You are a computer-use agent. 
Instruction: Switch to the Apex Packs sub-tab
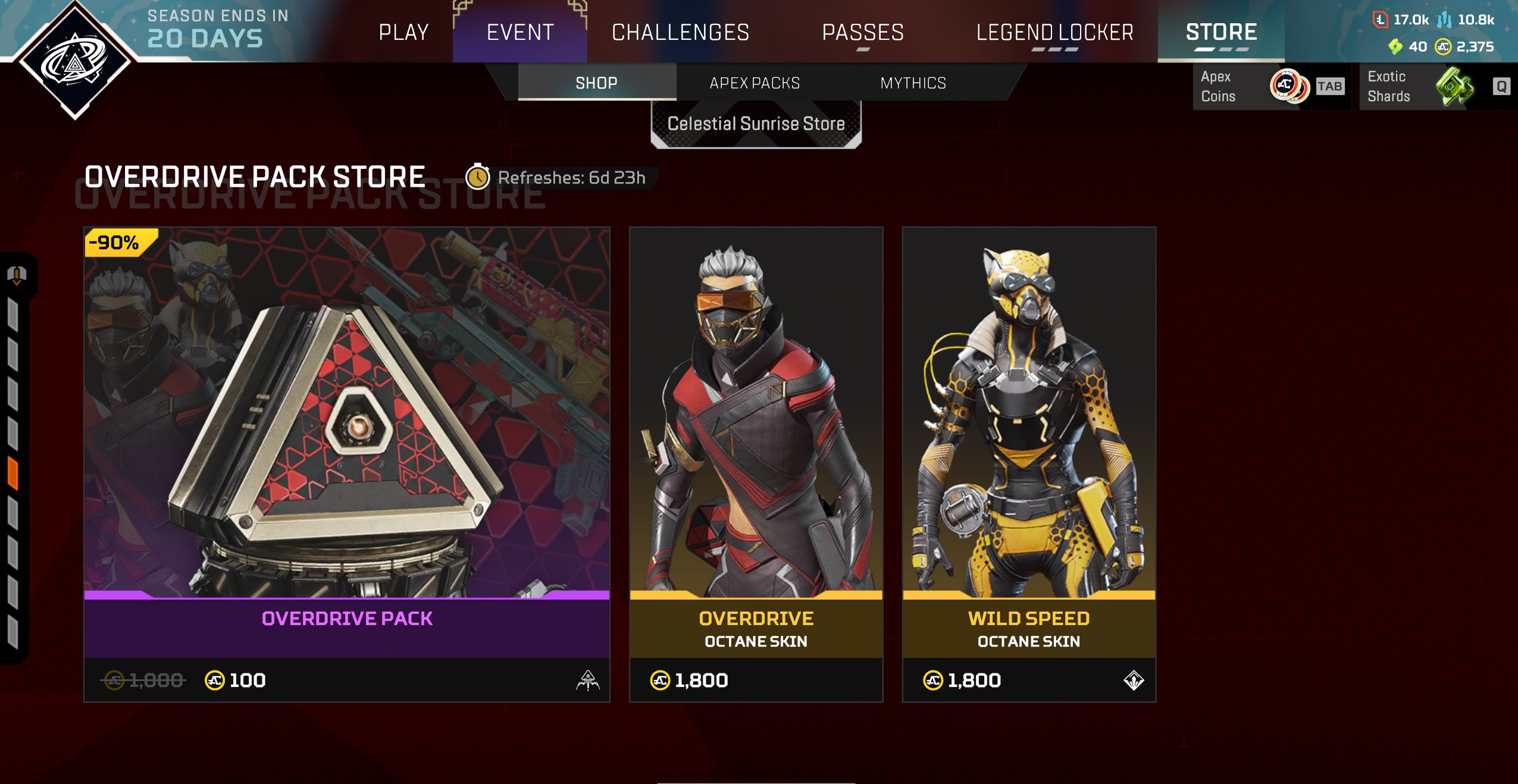pyautogui.click(x=755, y=83)
